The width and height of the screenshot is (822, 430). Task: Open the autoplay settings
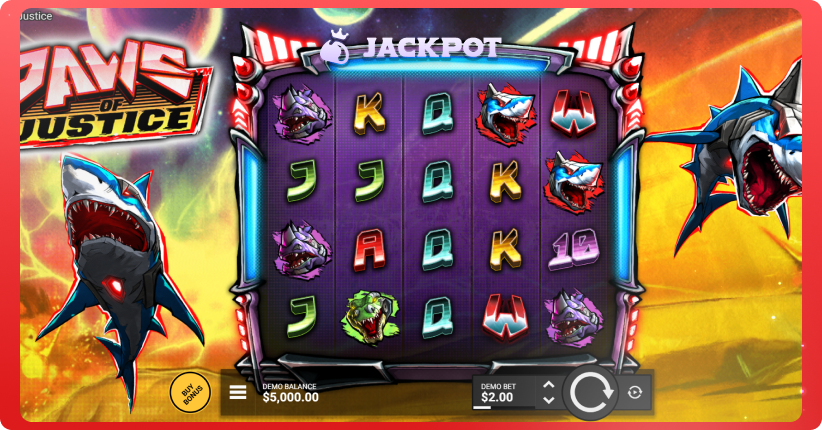click(x=635, y=392)
